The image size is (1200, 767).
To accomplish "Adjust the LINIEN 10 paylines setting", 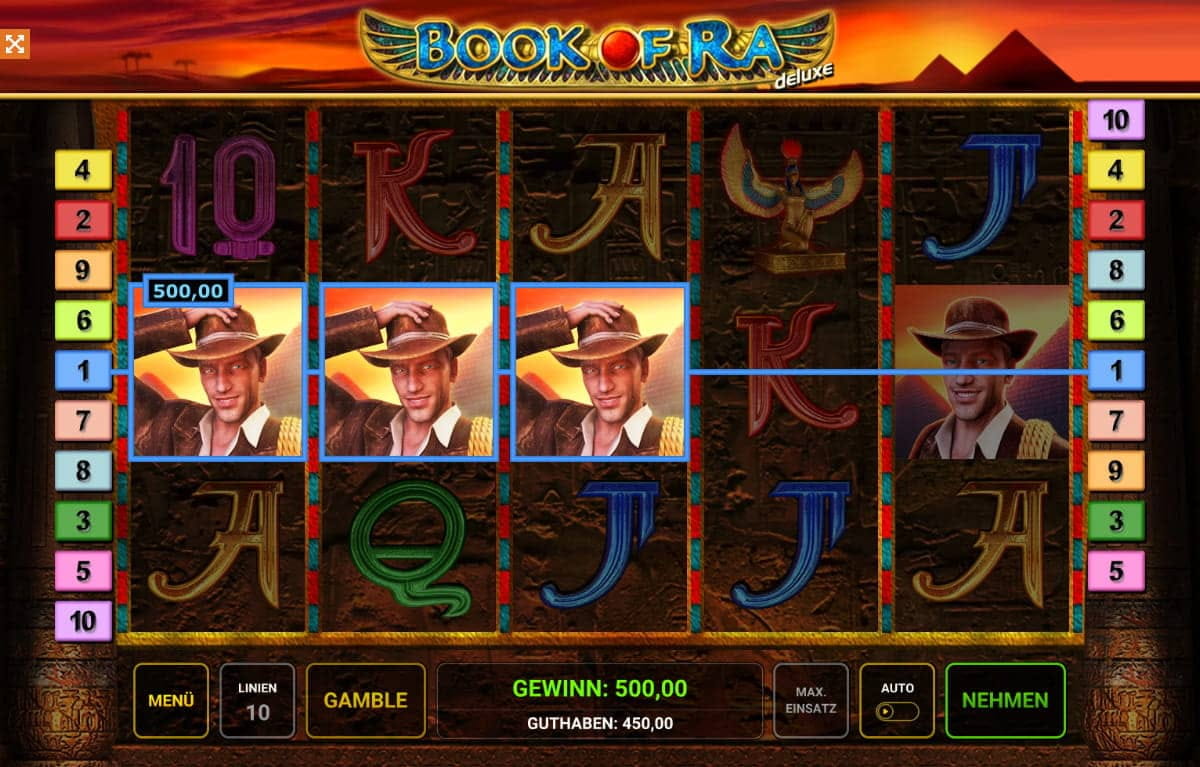I will (x=257, y=701).
